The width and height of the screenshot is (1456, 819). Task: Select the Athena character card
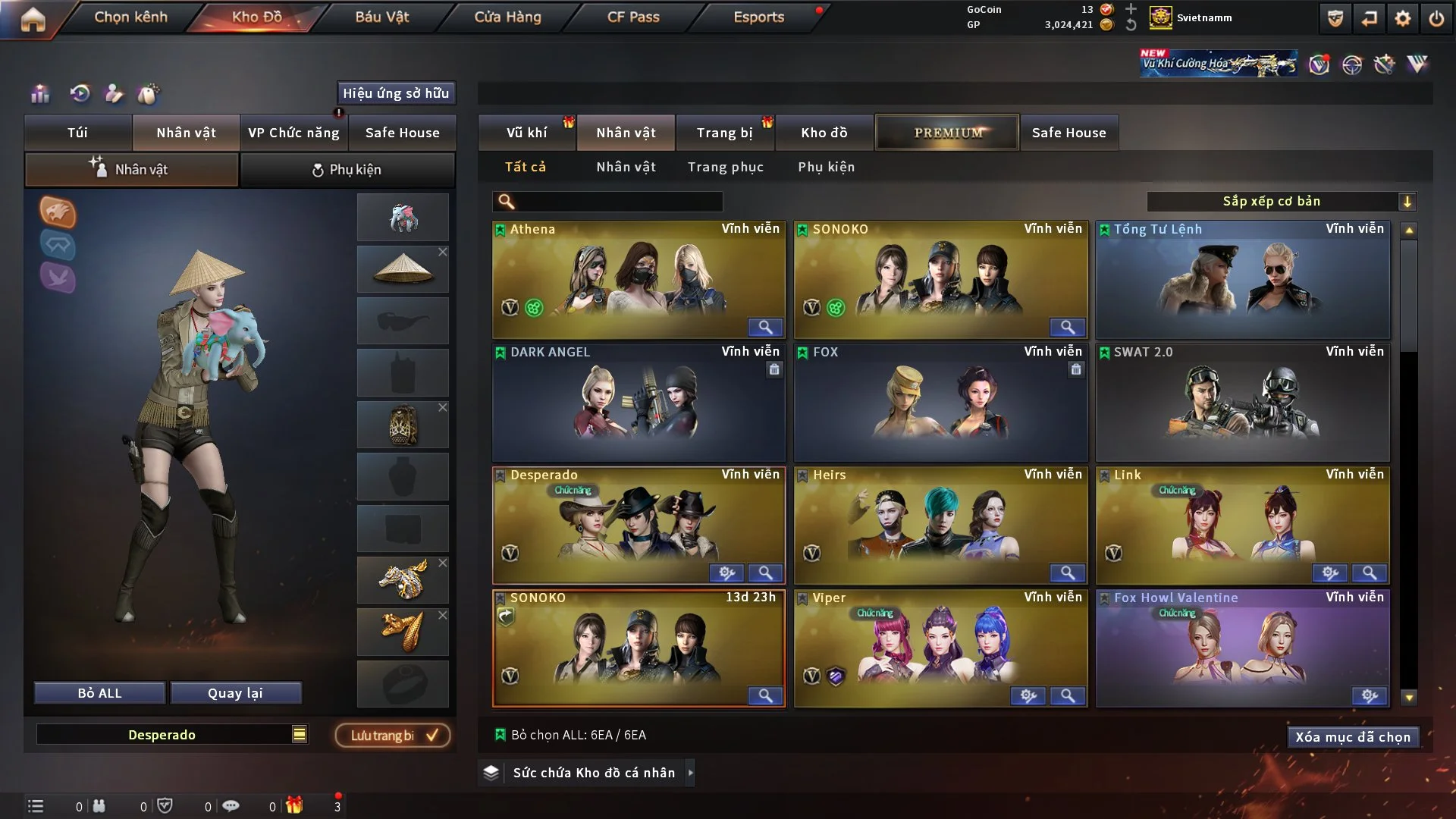(639, 280)
